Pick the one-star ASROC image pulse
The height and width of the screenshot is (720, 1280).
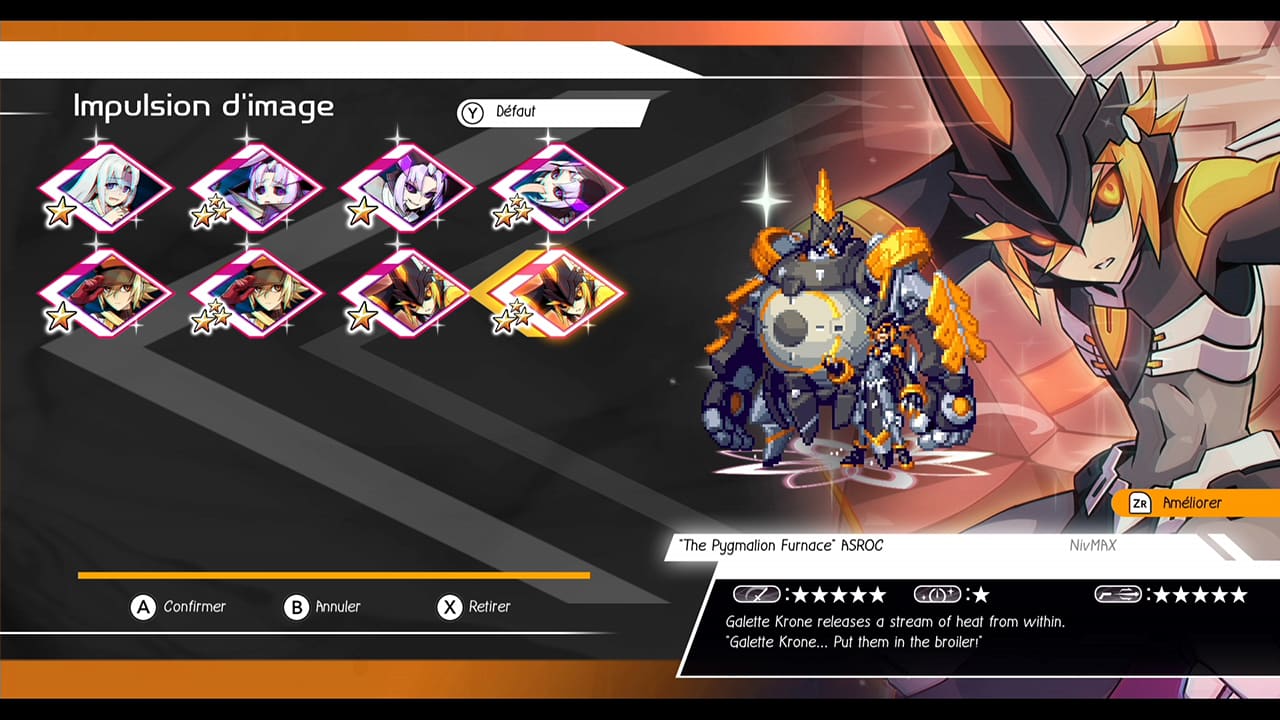point(408,292)
